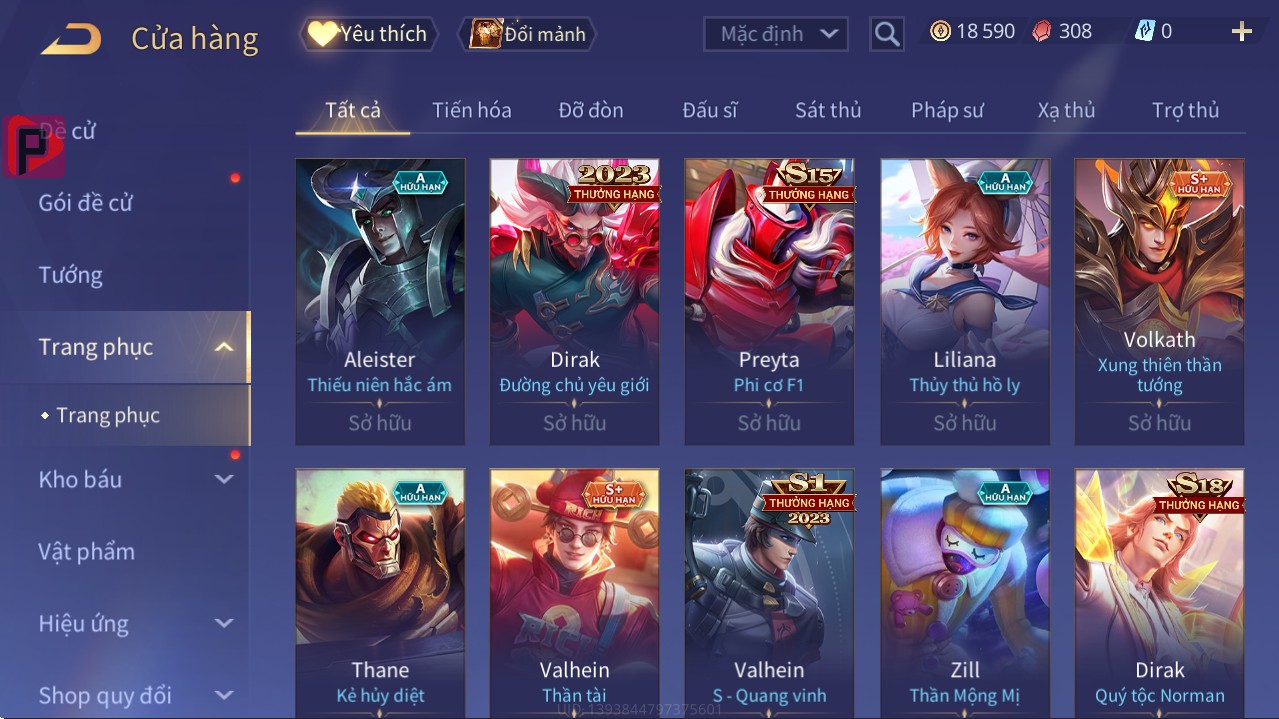Image resolution: width=1279 pixels, height=719 pixels.
Task: Open the Yêu thích favorites list
Action: (367, 34)
